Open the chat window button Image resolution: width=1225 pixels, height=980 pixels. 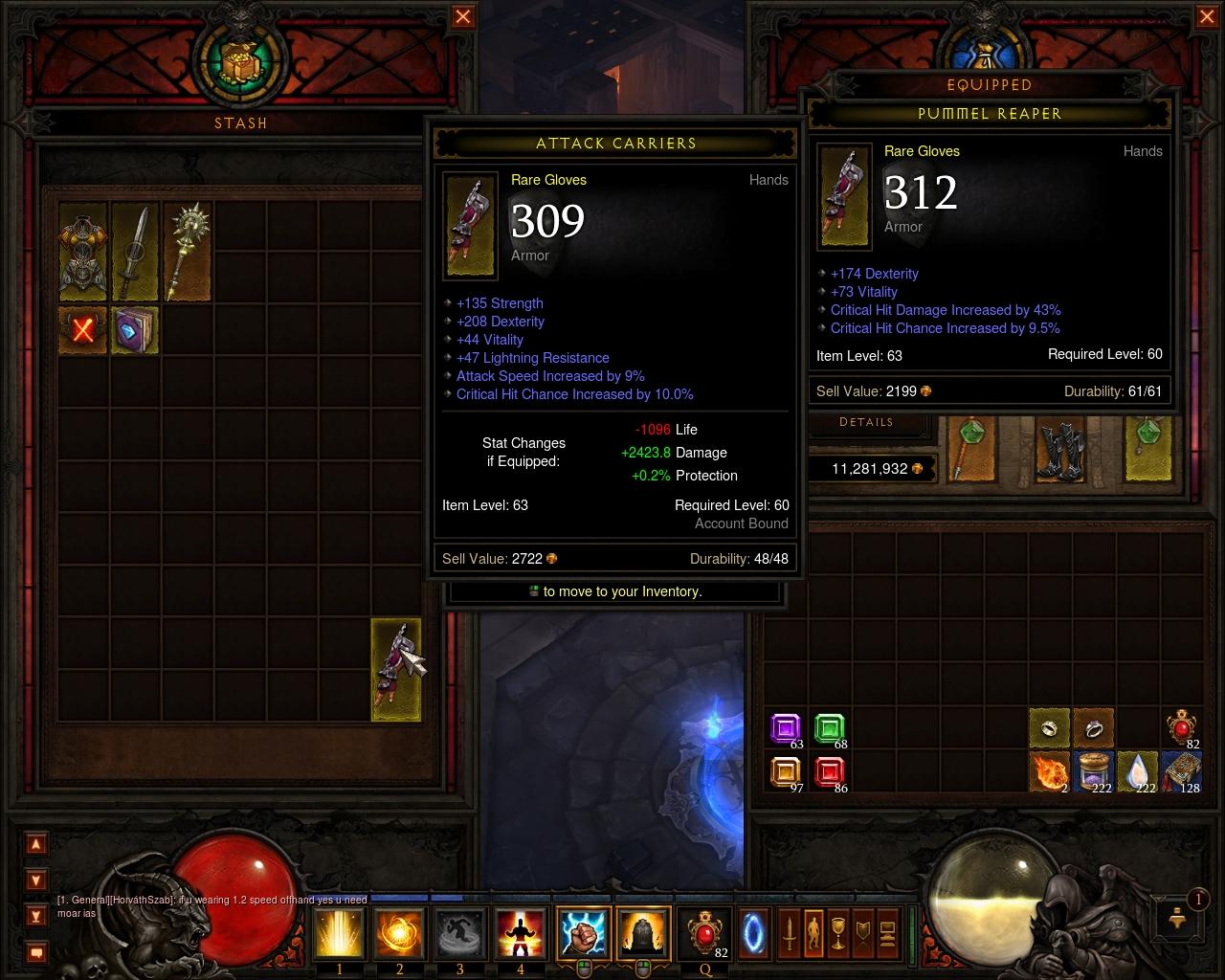[36, 952]
